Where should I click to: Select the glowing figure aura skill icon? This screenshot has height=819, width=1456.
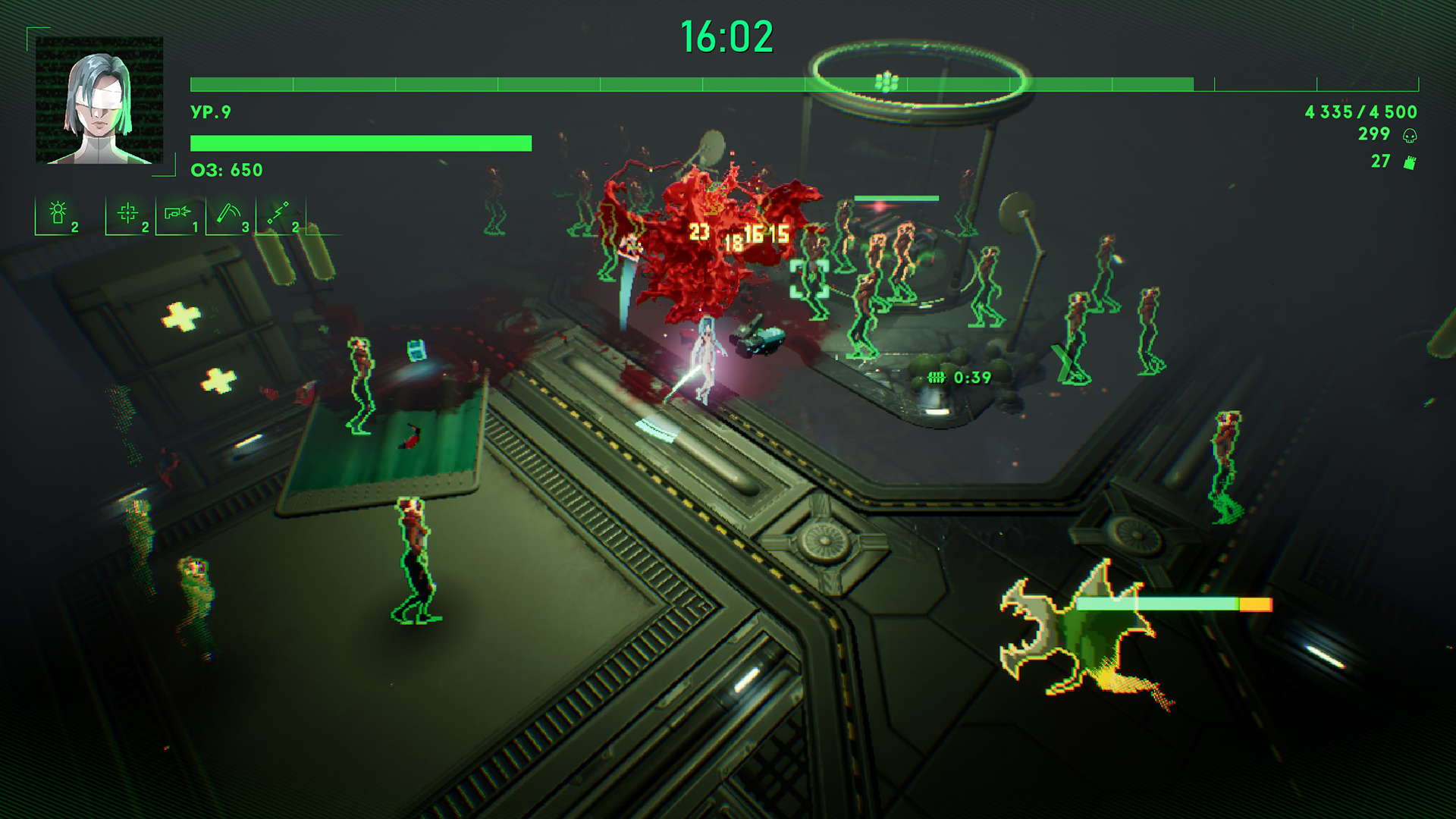pyautogui.click(x=58, y=213)
